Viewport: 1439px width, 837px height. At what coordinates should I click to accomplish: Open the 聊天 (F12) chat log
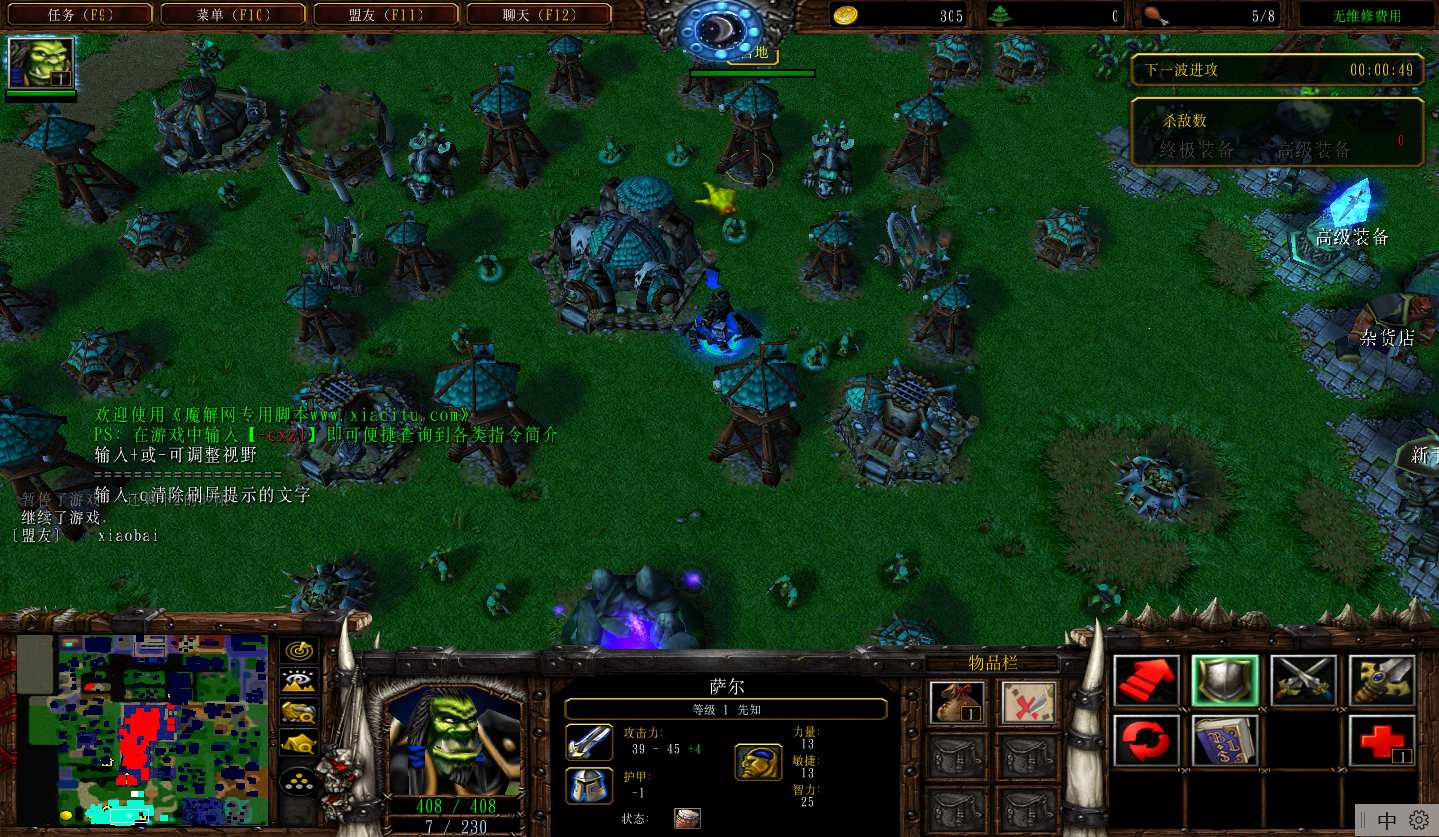coord(540,15)
